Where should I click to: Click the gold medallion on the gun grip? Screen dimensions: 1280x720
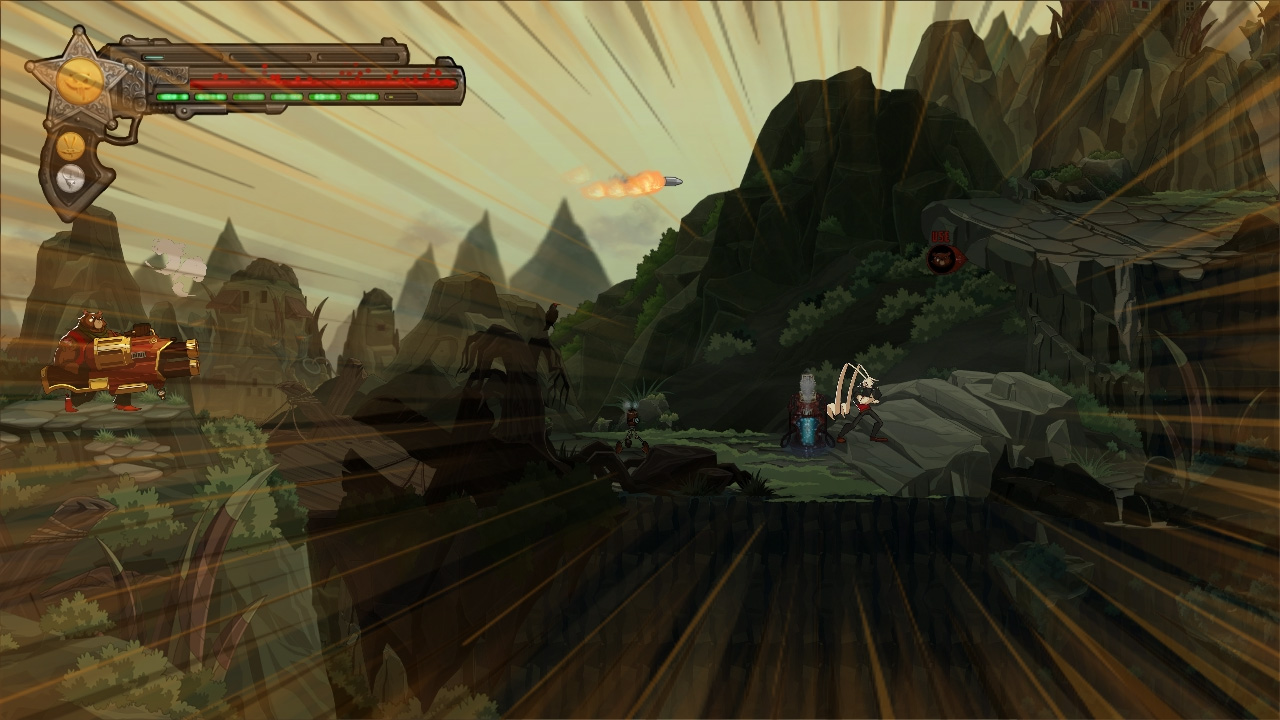pos(70,145)
